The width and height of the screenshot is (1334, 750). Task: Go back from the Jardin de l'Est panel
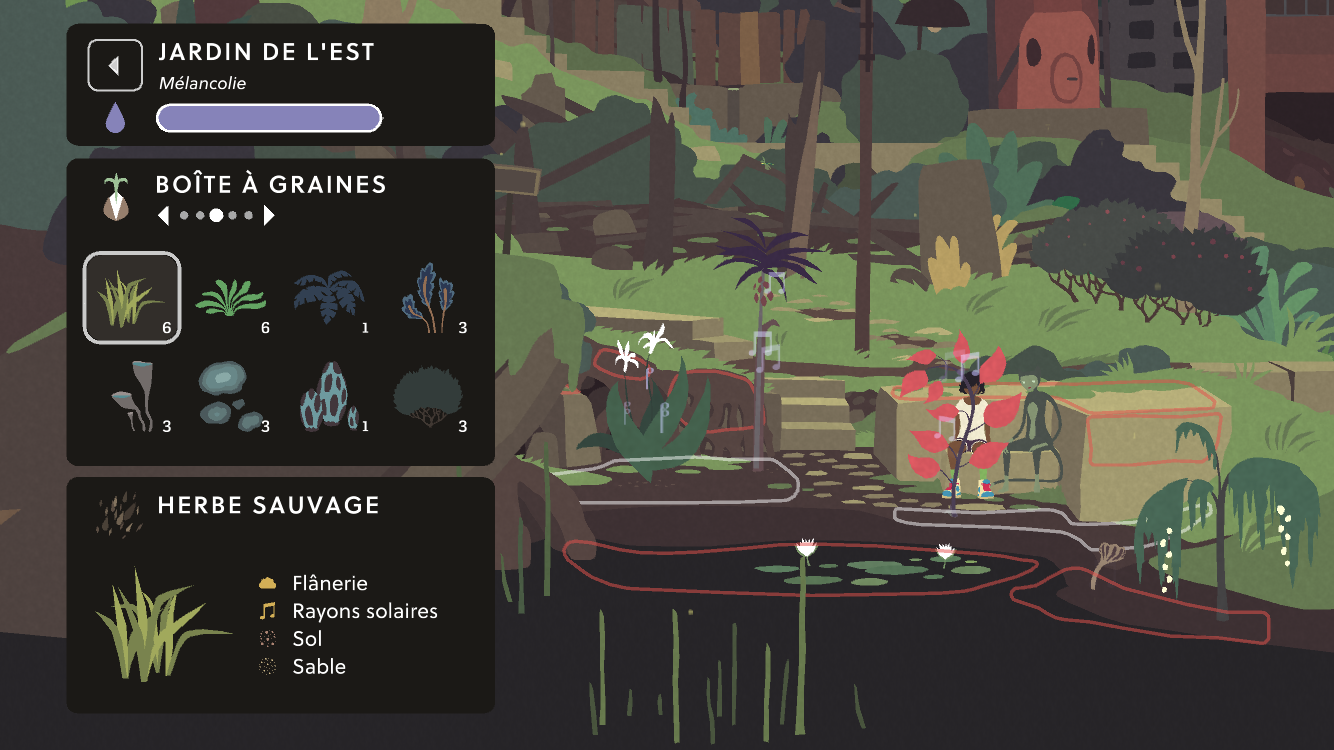coord(115,66)
